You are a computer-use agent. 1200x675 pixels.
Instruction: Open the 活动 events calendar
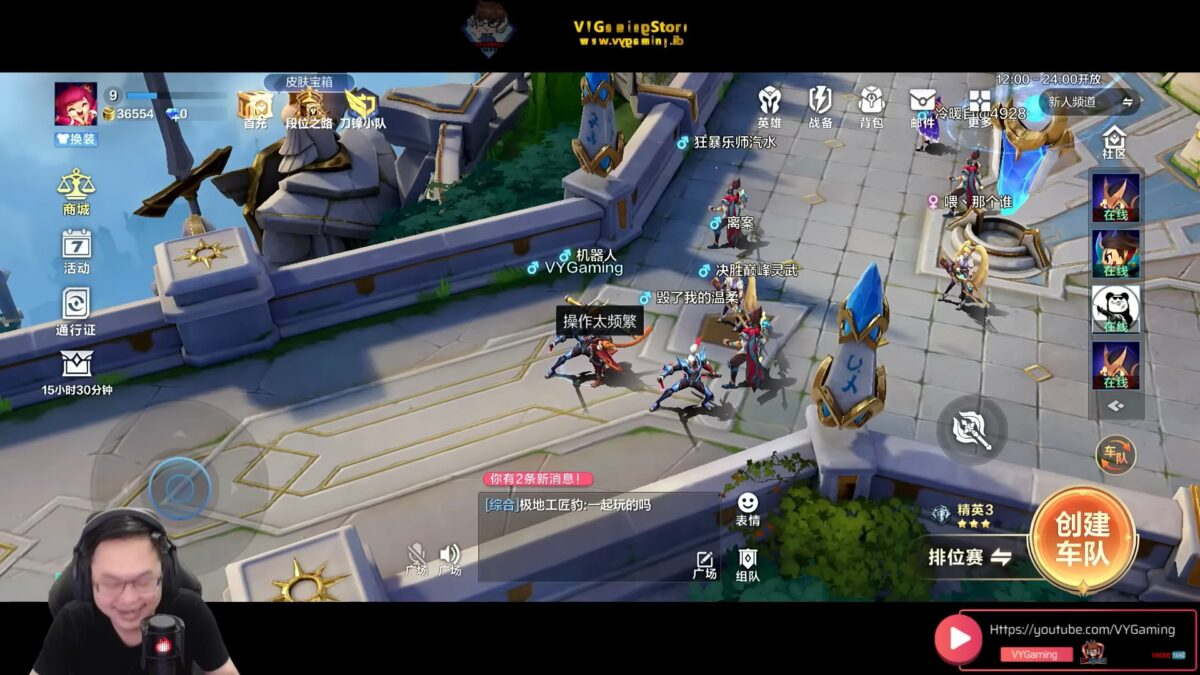pos(76,250)
